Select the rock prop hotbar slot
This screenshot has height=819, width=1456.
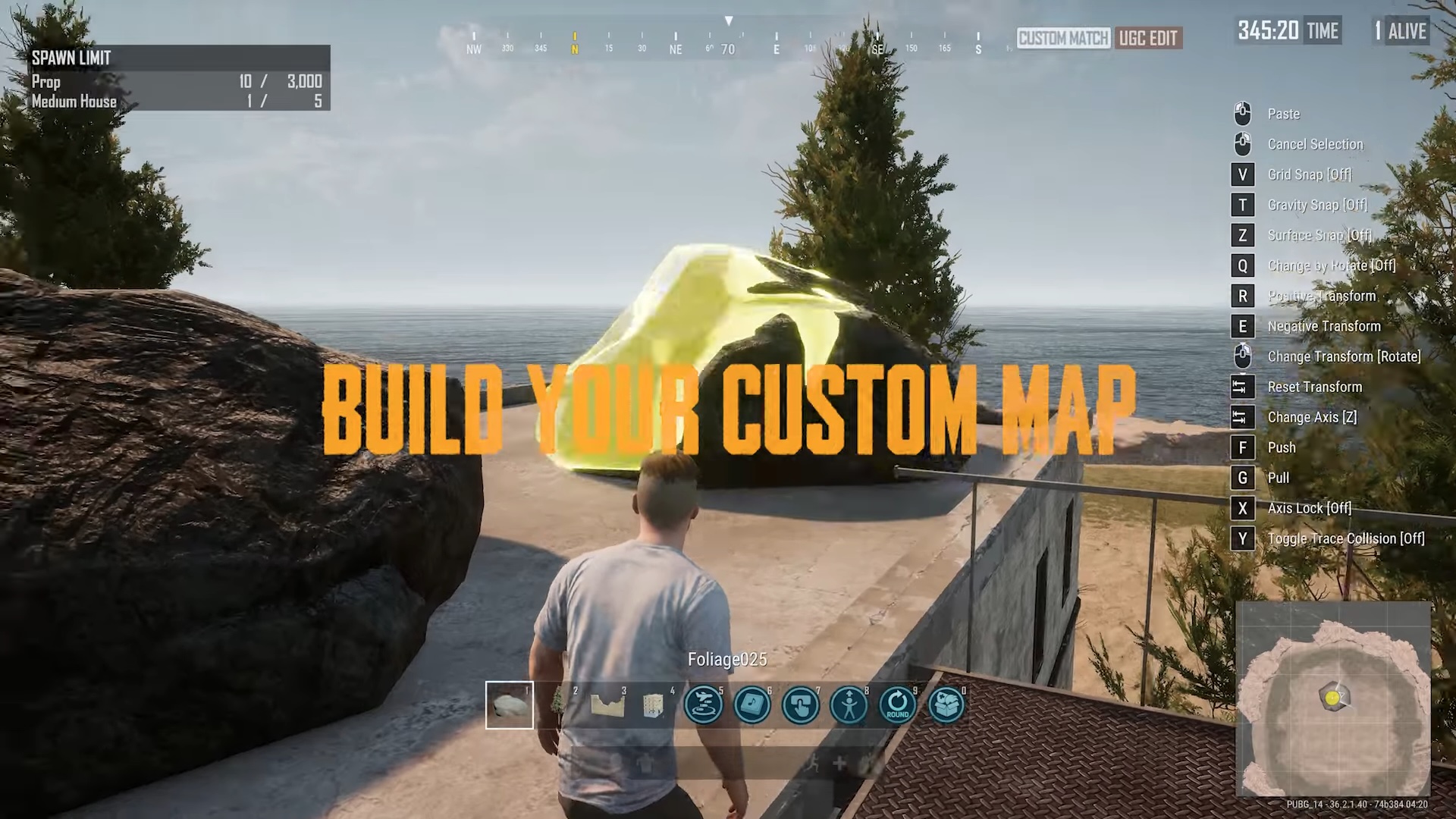(510, 705)
